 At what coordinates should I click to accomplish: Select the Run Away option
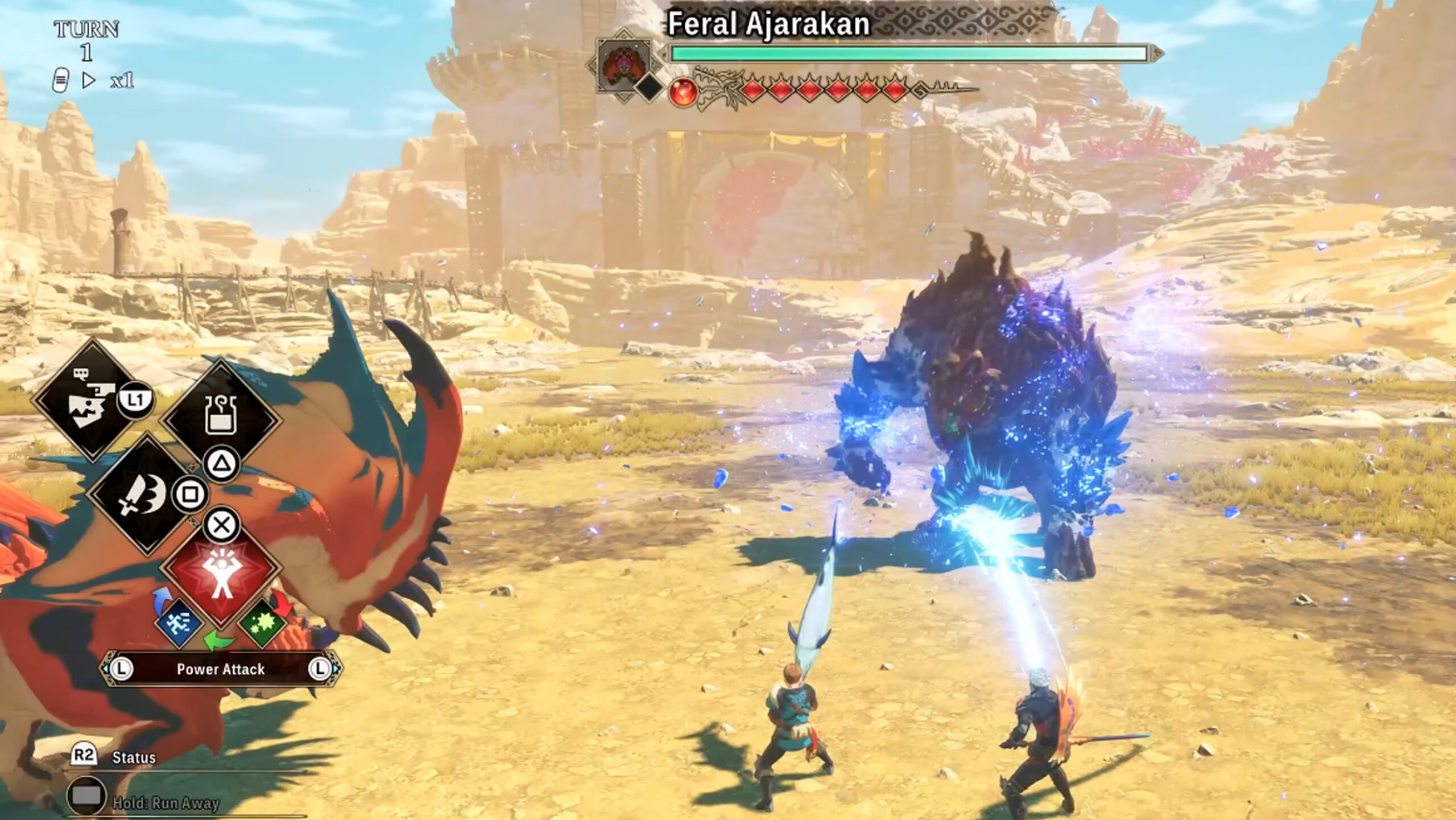pyautogui.click(x=165, y=802)
